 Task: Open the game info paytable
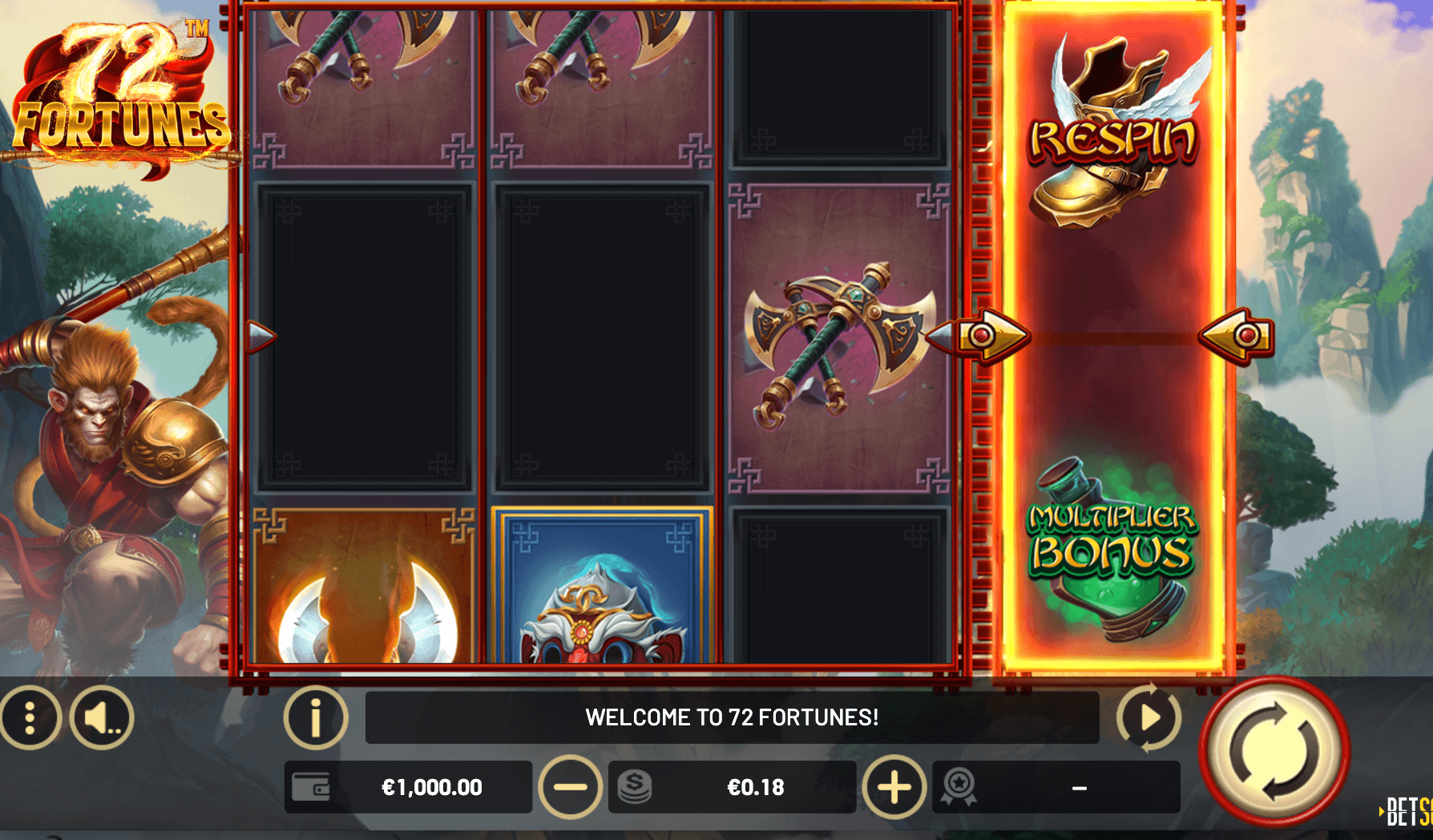316,717
